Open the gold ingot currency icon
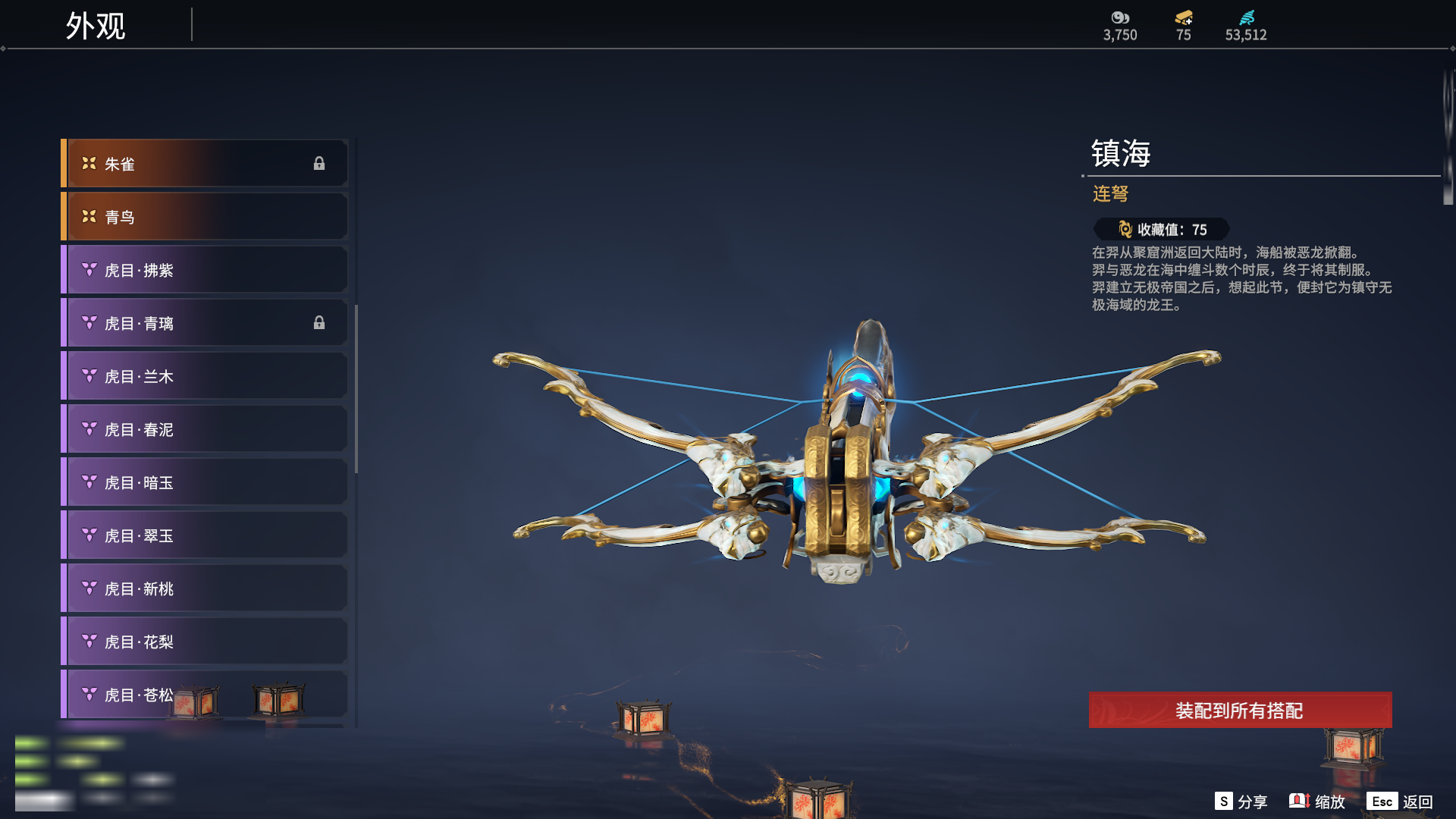Viewport: 1456px width, 819px height. (x=1184, y=17)
